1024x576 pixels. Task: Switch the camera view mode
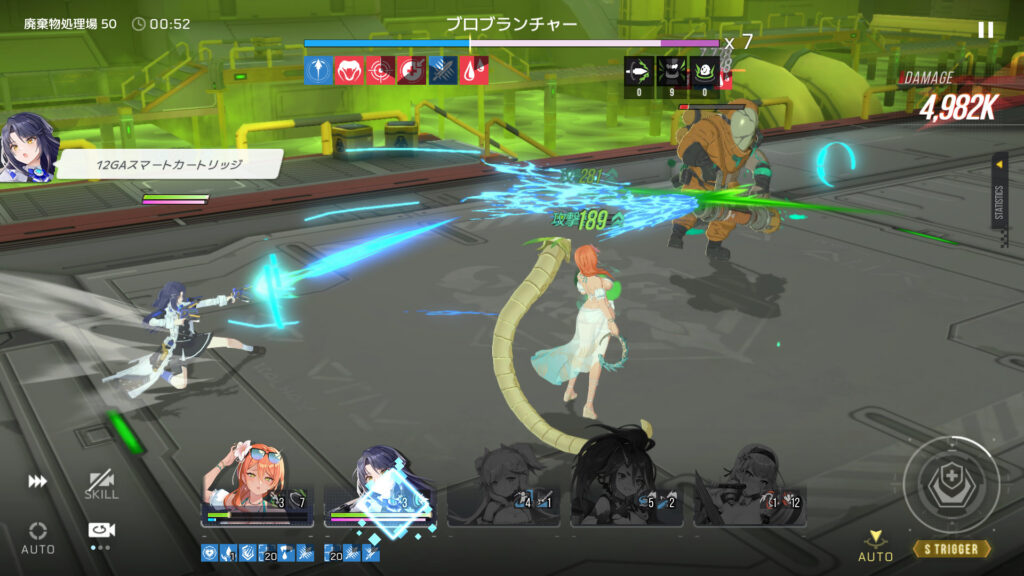pos(100,532)
